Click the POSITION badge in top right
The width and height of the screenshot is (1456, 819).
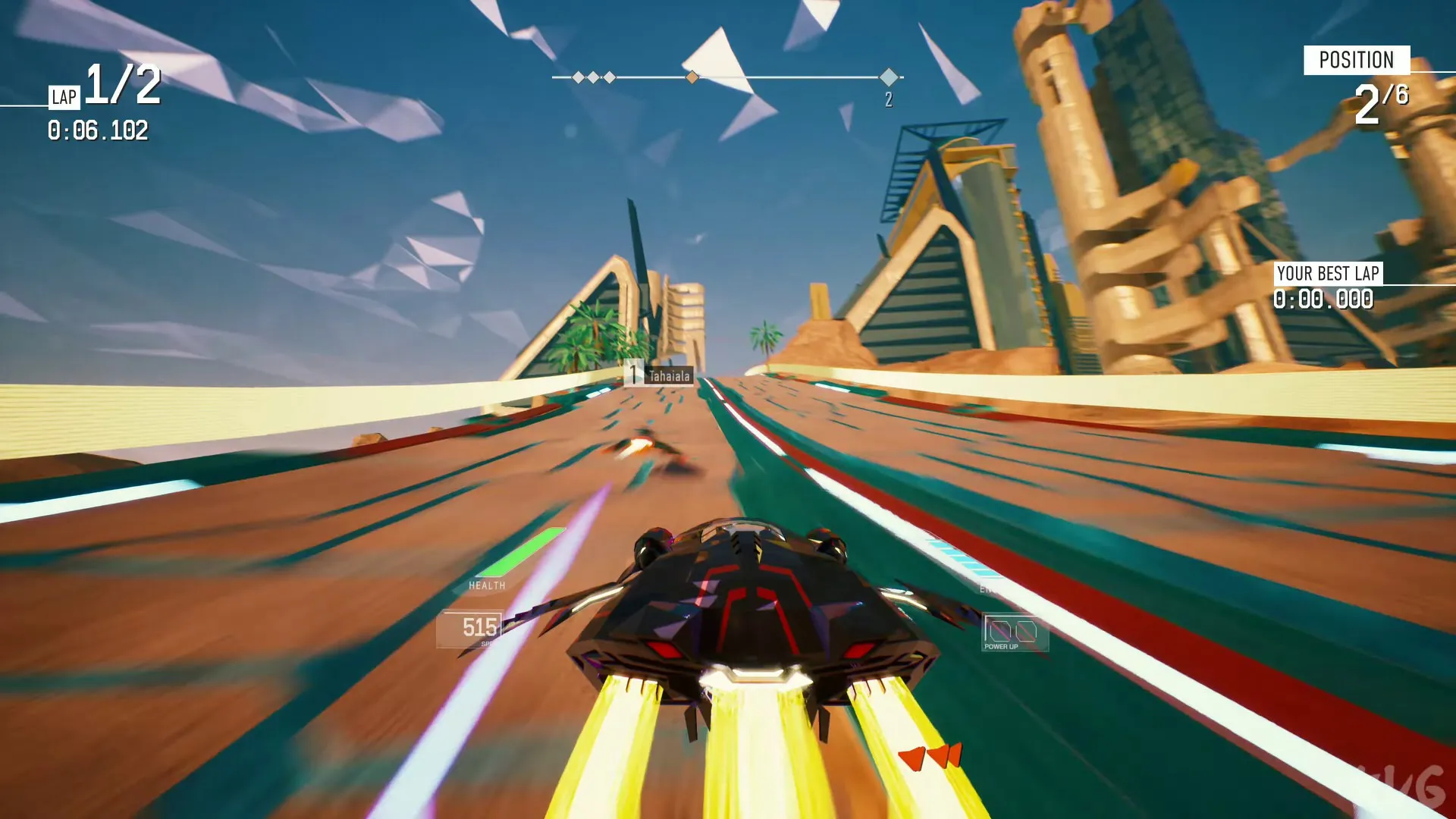[x=1357, y=61]
